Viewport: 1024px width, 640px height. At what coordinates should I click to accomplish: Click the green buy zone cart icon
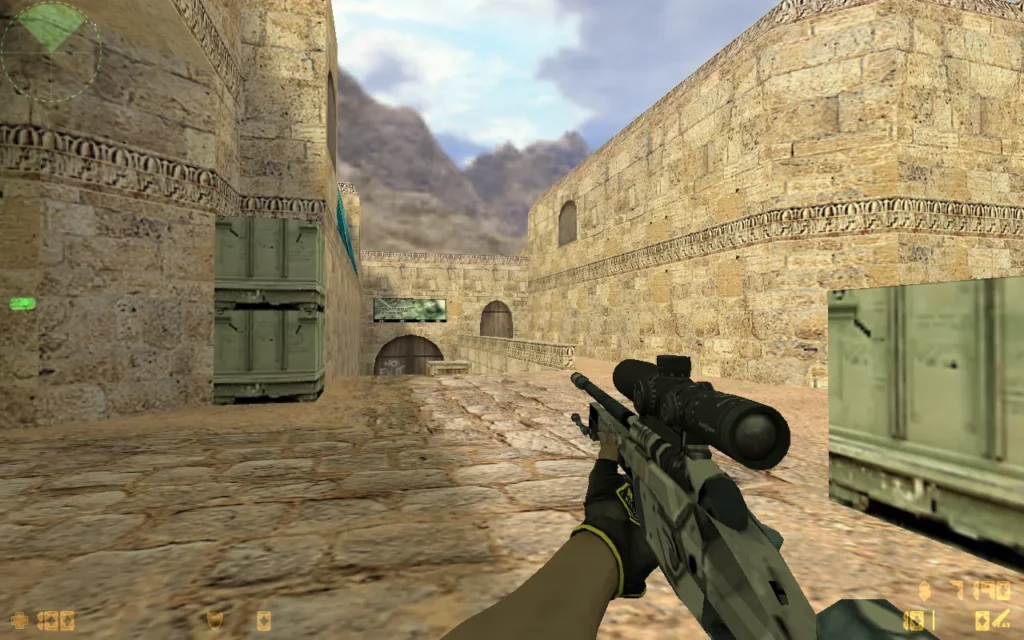22,303
